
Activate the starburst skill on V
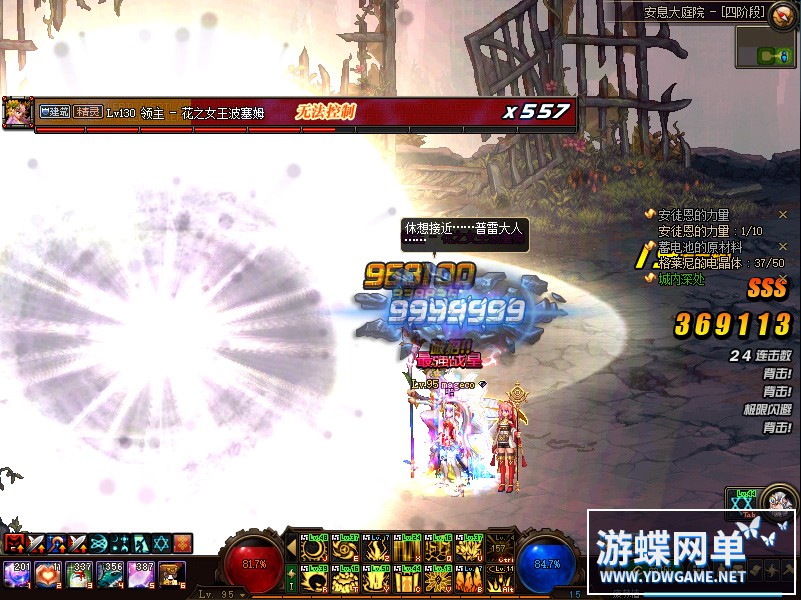[x=438, y=578]
